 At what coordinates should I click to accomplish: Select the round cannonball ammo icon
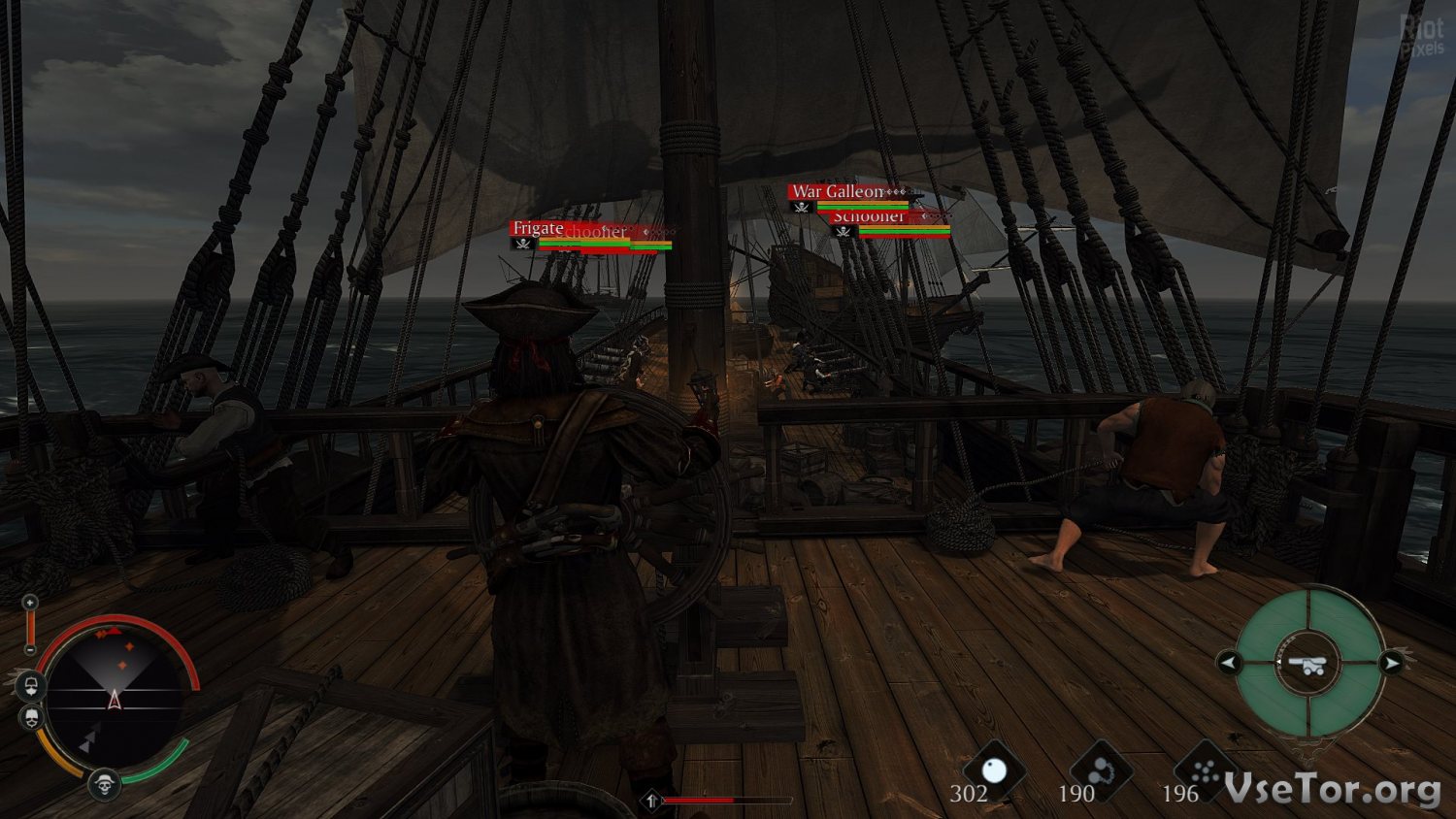pos(994,771)
